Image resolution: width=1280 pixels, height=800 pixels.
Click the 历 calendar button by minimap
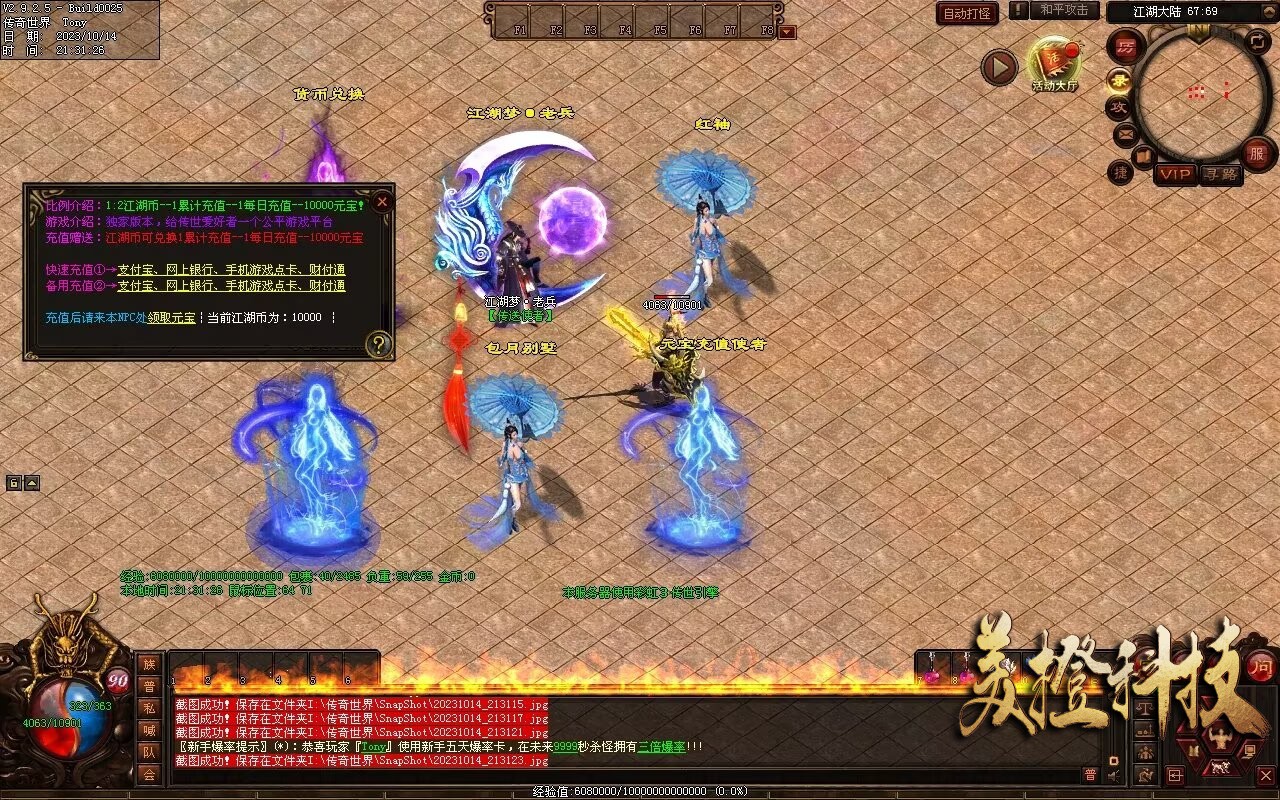pos(1126,46)
